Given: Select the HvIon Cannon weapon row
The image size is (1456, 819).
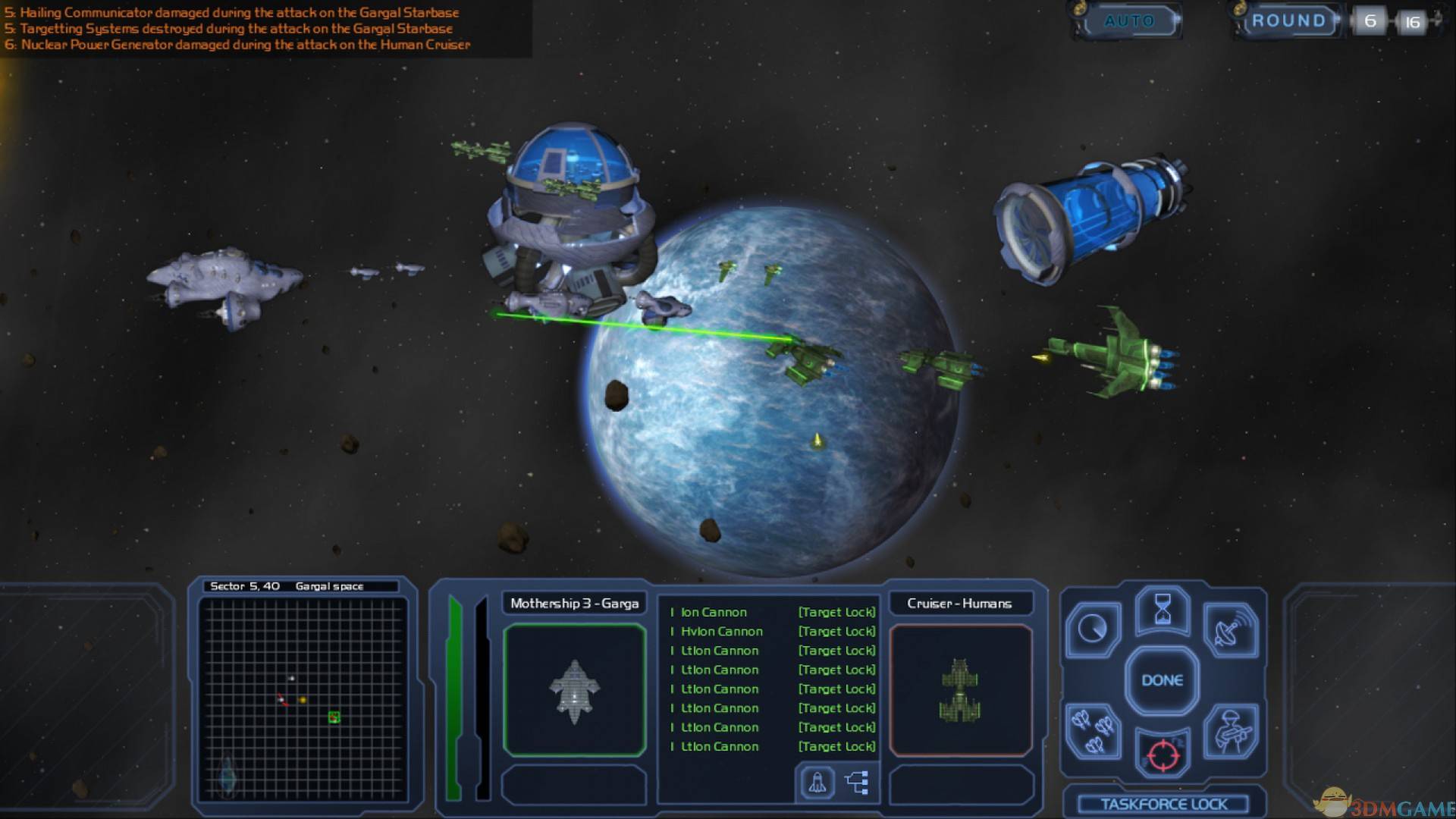Looking at the screenshot, I should pyautogui.click(x=721, y=631).
